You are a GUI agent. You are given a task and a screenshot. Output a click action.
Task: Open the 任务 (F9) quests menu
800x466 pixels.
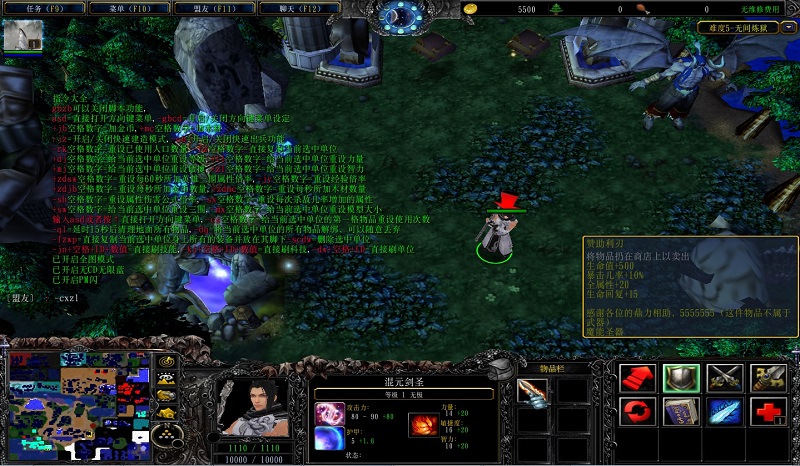(x=41, y=8)
